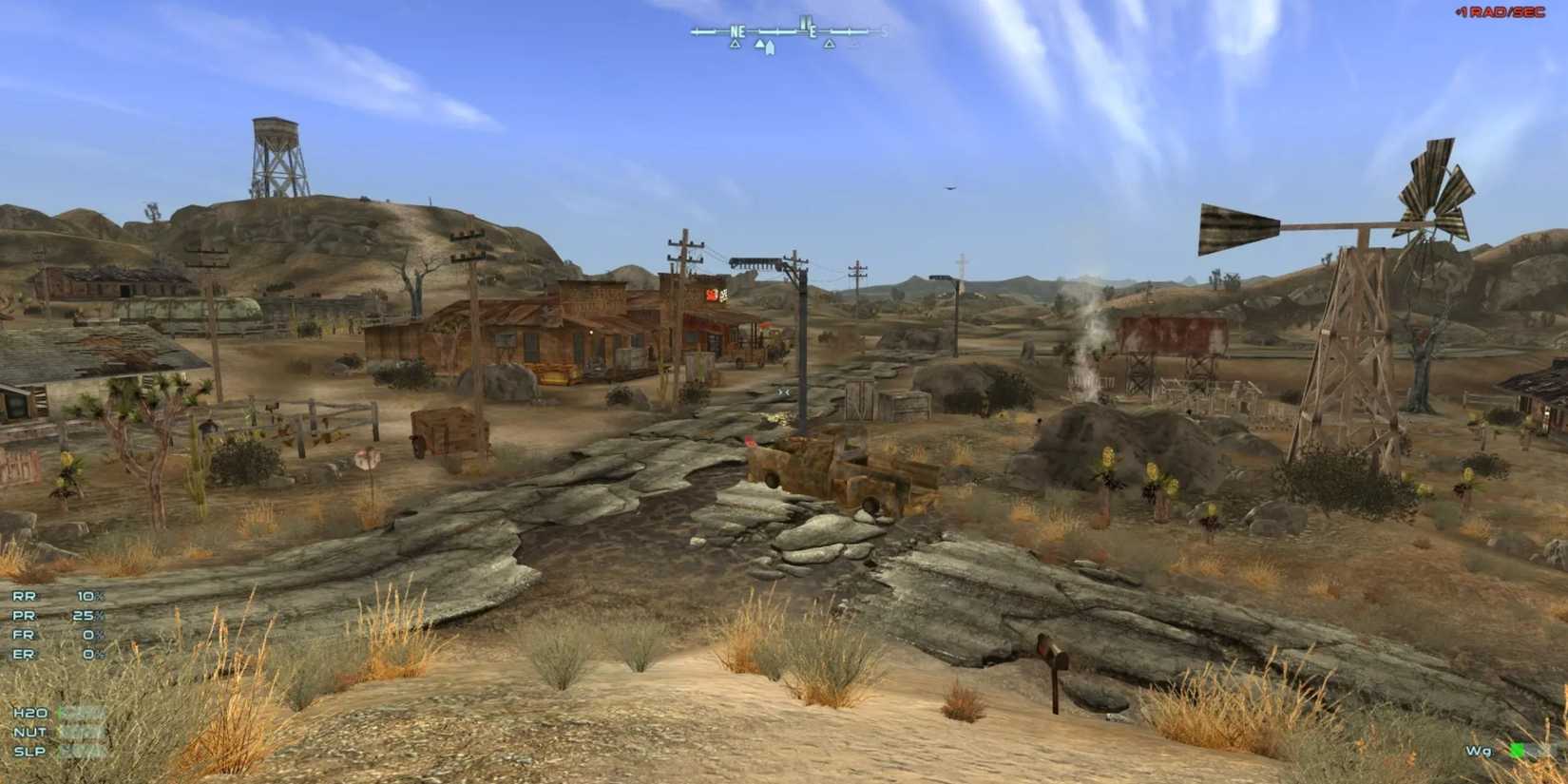Click the SLP survival stat label
Image resolution: width=1568 pixels, height=784 pixels.
pos(29,751)
